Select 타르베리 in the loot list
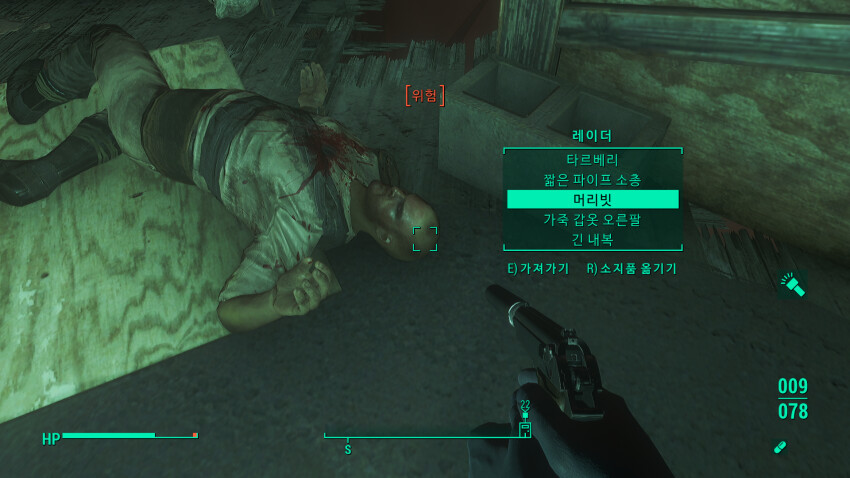The height and width of the screenshot is (478, 850). pos(592,160)
